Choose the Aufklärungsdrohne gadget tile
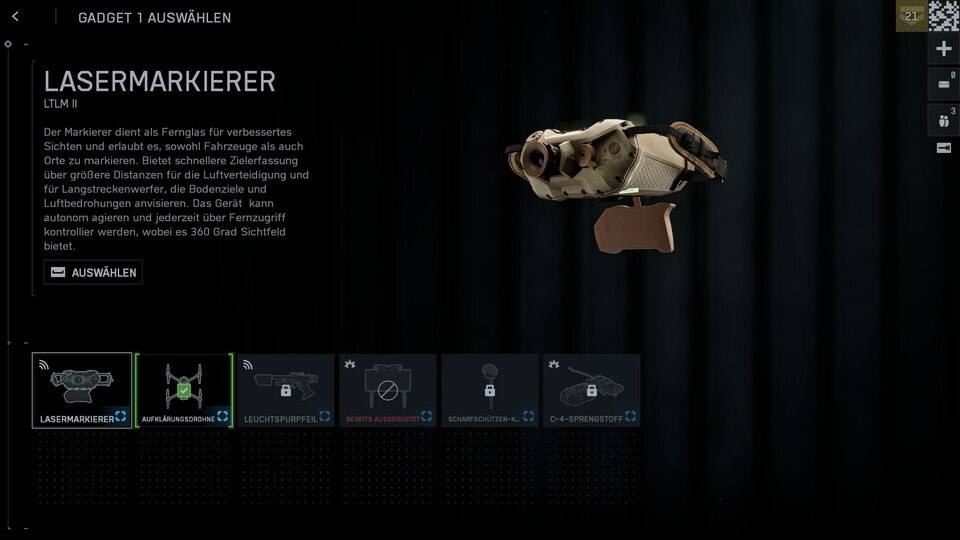The image size is (960, 540). pyautogui.click(x=184, y=390)
